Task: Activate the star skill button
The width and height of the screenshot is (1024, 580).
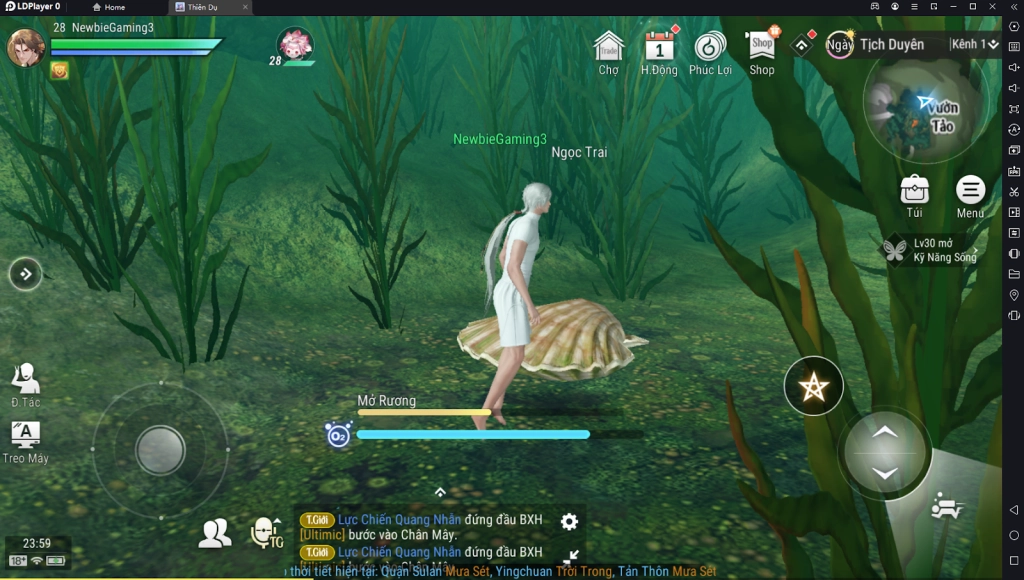Action: 813,386
